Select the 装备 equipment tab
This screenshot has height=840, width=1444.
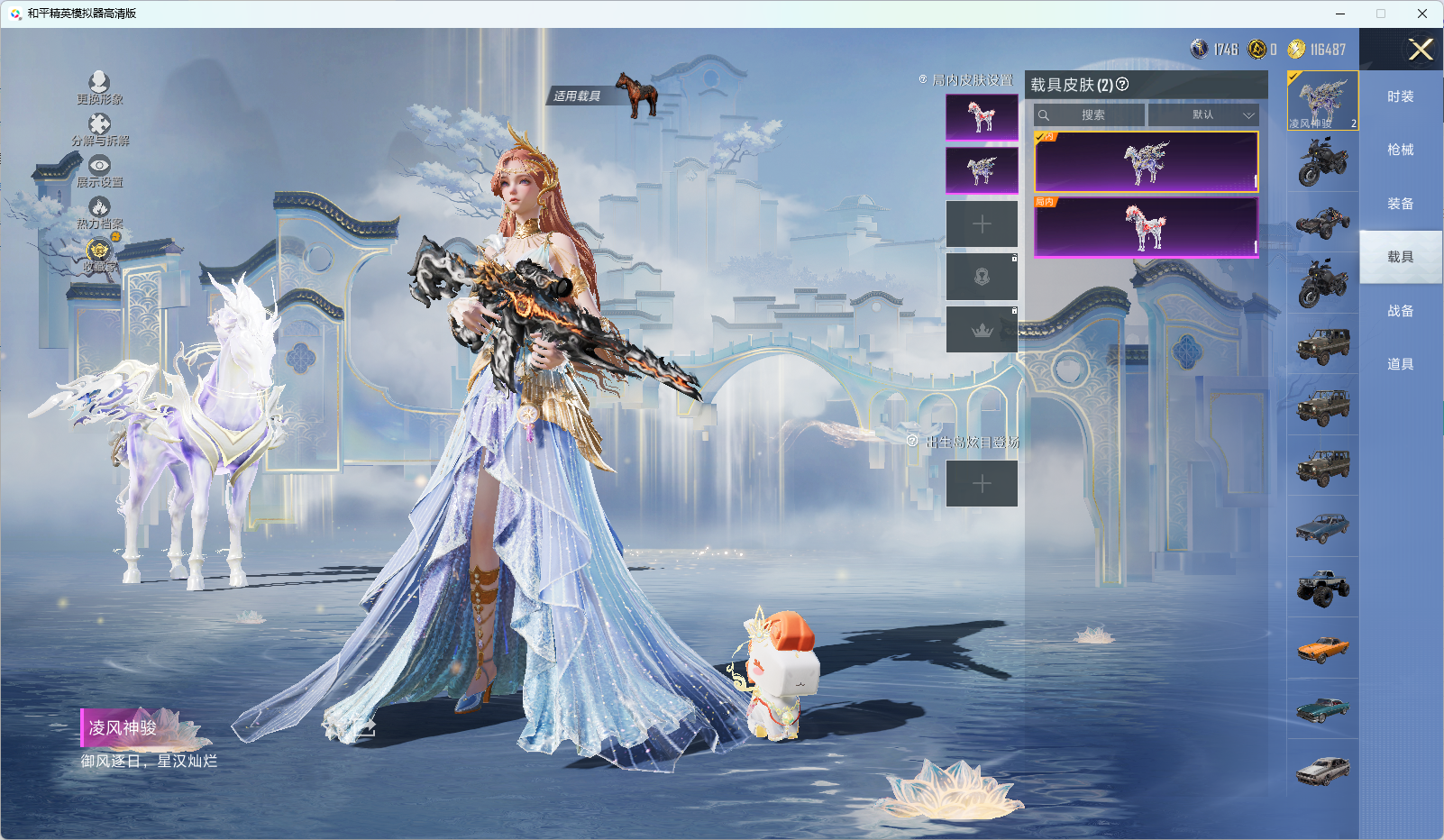pos(1400,204)
